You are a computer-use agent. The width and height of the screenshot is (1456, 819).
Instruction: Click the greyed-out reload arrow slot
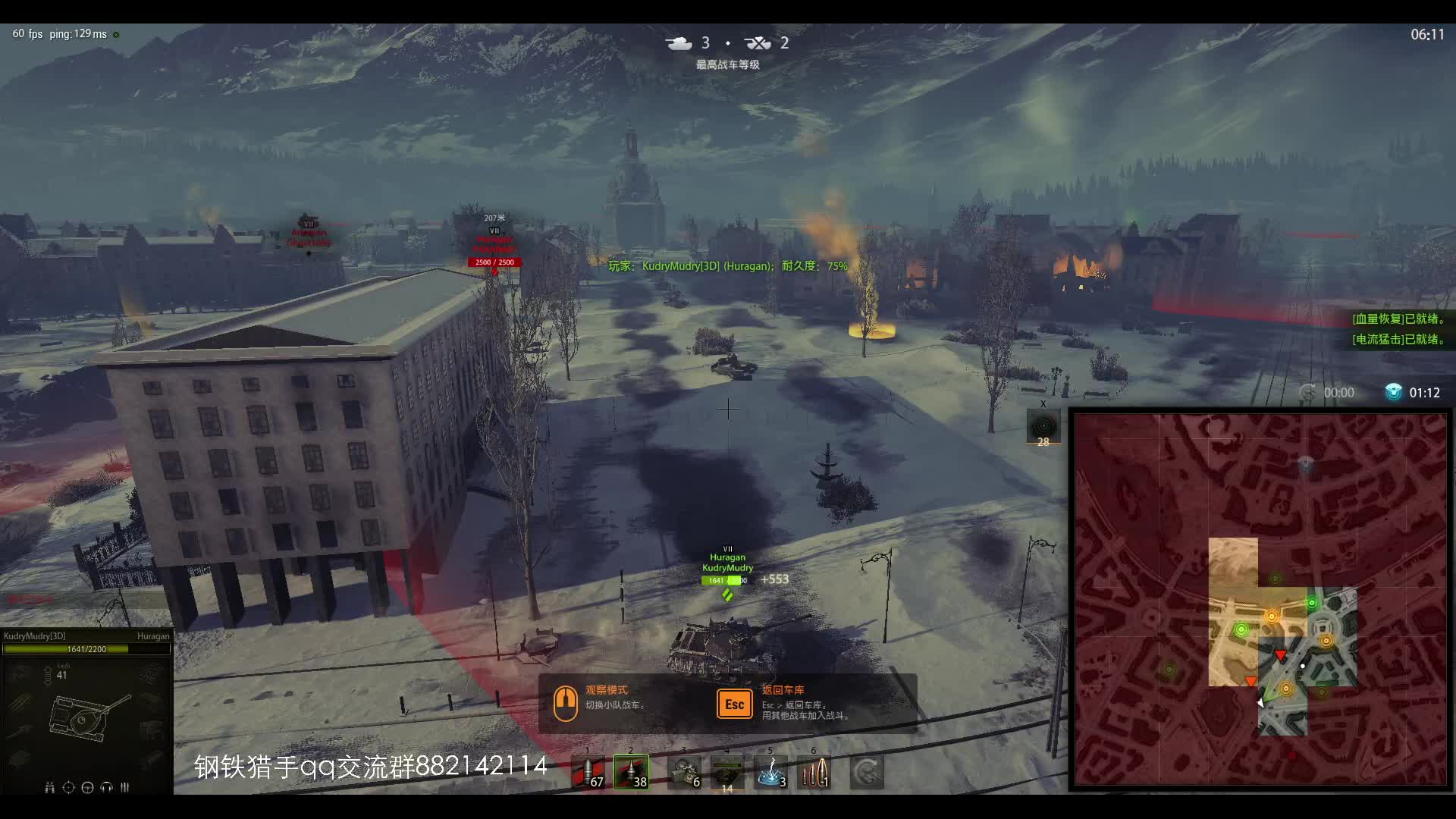(866, 773)
